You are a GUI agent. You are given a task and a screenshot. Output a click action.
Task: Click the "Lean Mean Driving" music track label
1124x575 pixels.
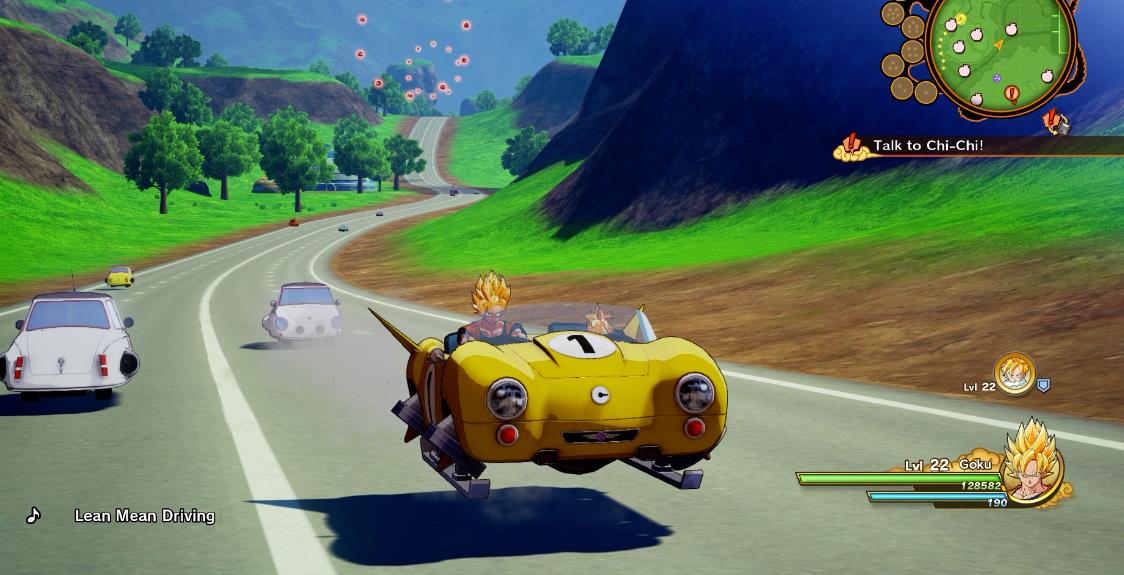point(144,516)
